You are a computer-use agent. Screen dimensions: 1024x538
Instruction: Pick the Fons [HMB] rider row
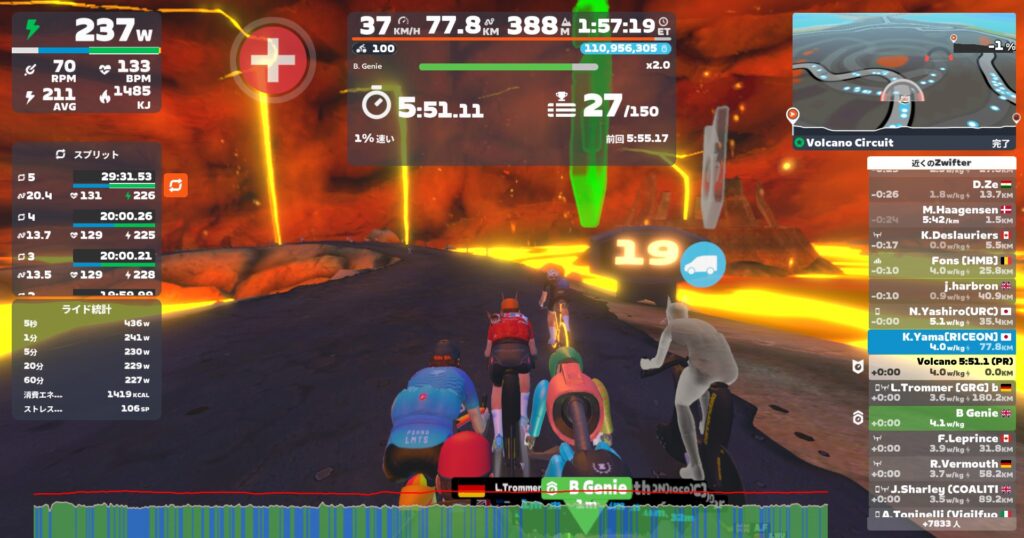tap(940, 265)
